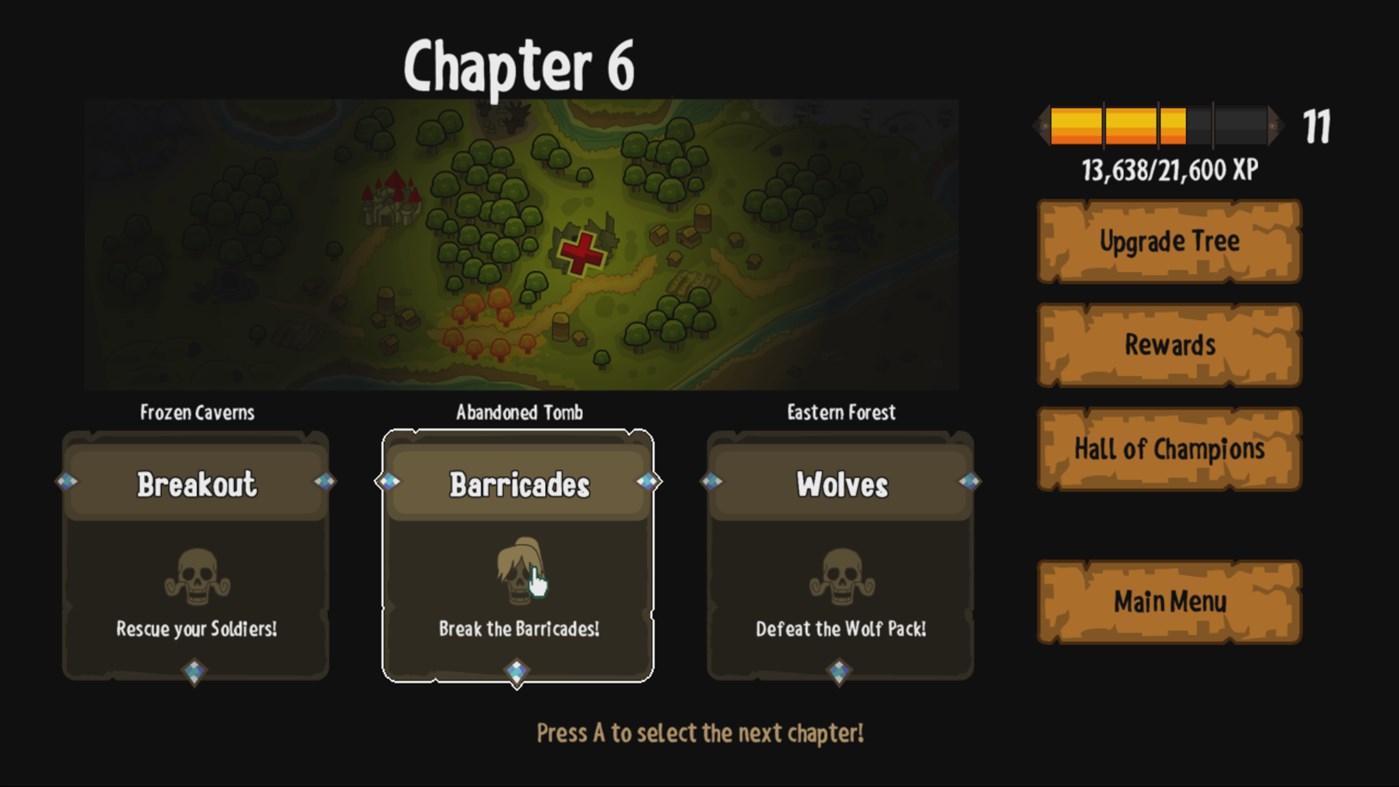
Task: Open the Upgrade Tree
Action: point(1169,241)
